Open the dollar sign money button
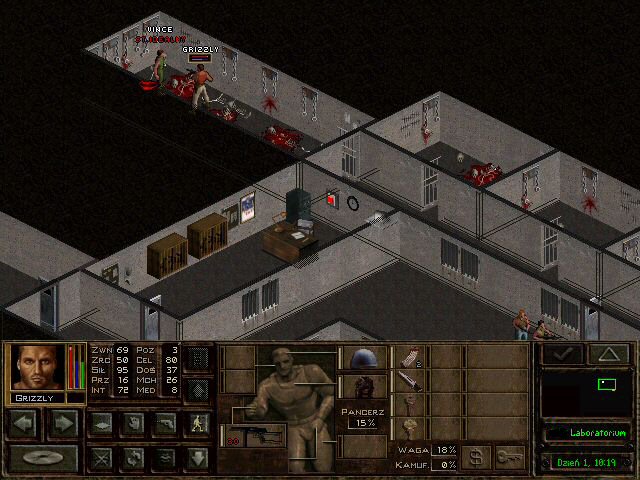This screenshot has height=480, width=640. coord(476,456)
